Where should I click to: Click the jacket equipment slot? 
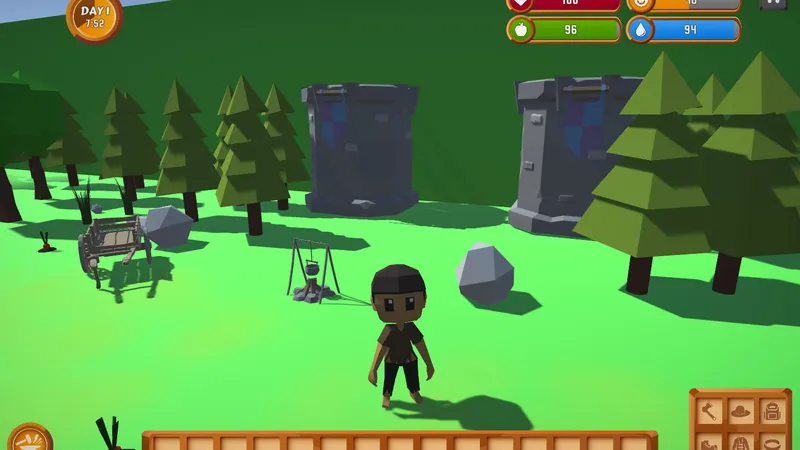coord(740,441)
